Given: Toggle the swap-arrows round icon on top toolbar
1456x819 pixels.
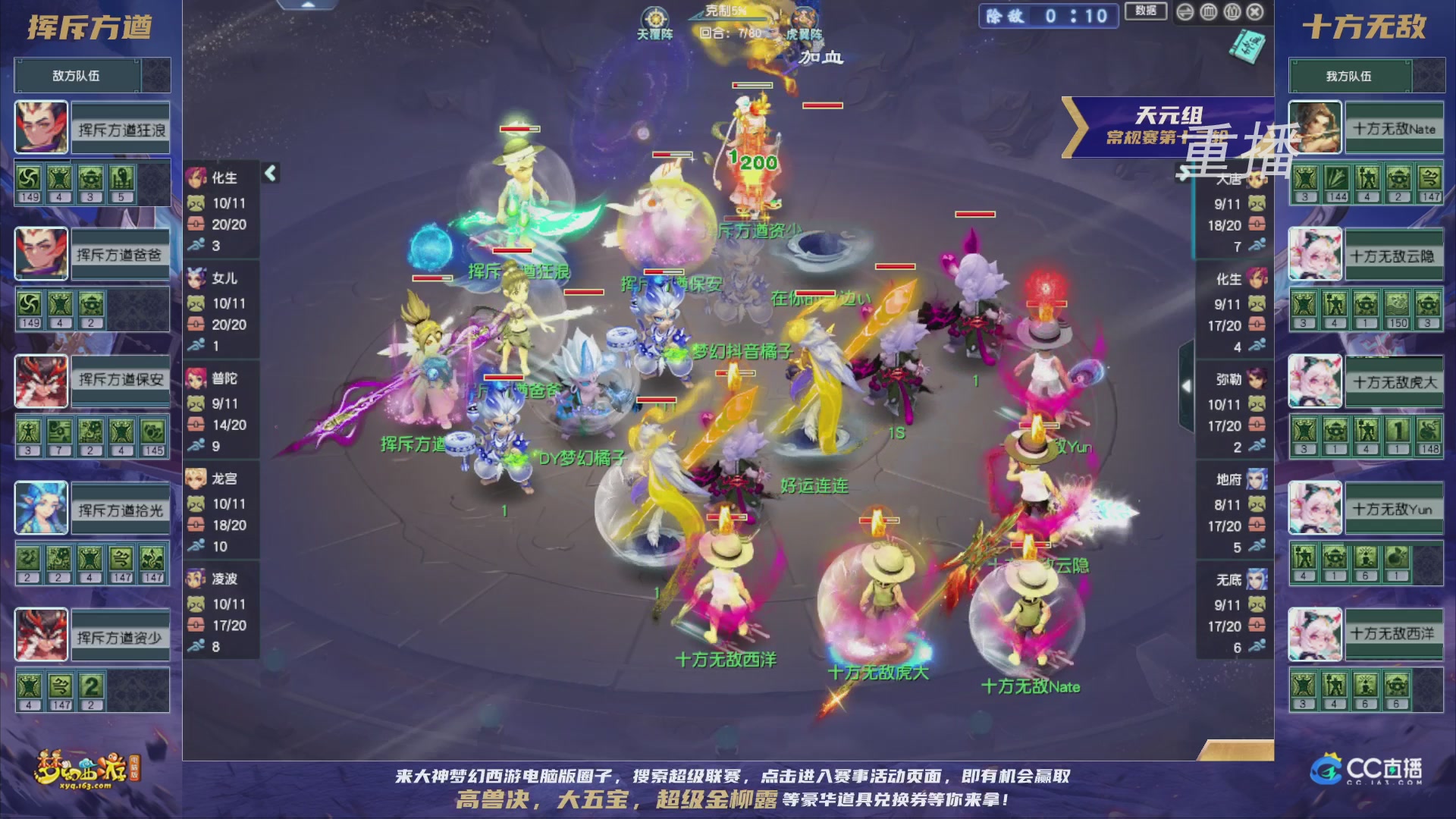Looking at the screenshot, I should point(1186,13).
